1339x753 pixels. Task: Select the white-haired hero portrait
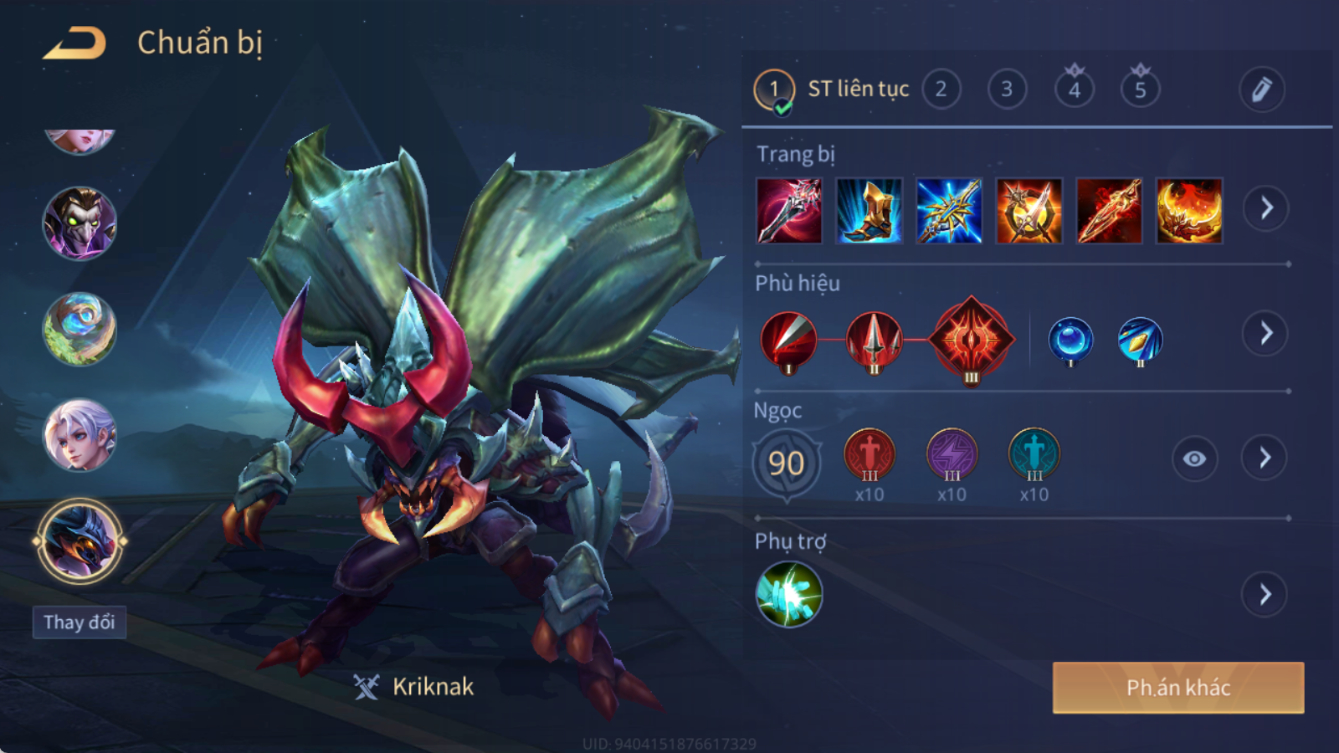(x=79, y=436)
